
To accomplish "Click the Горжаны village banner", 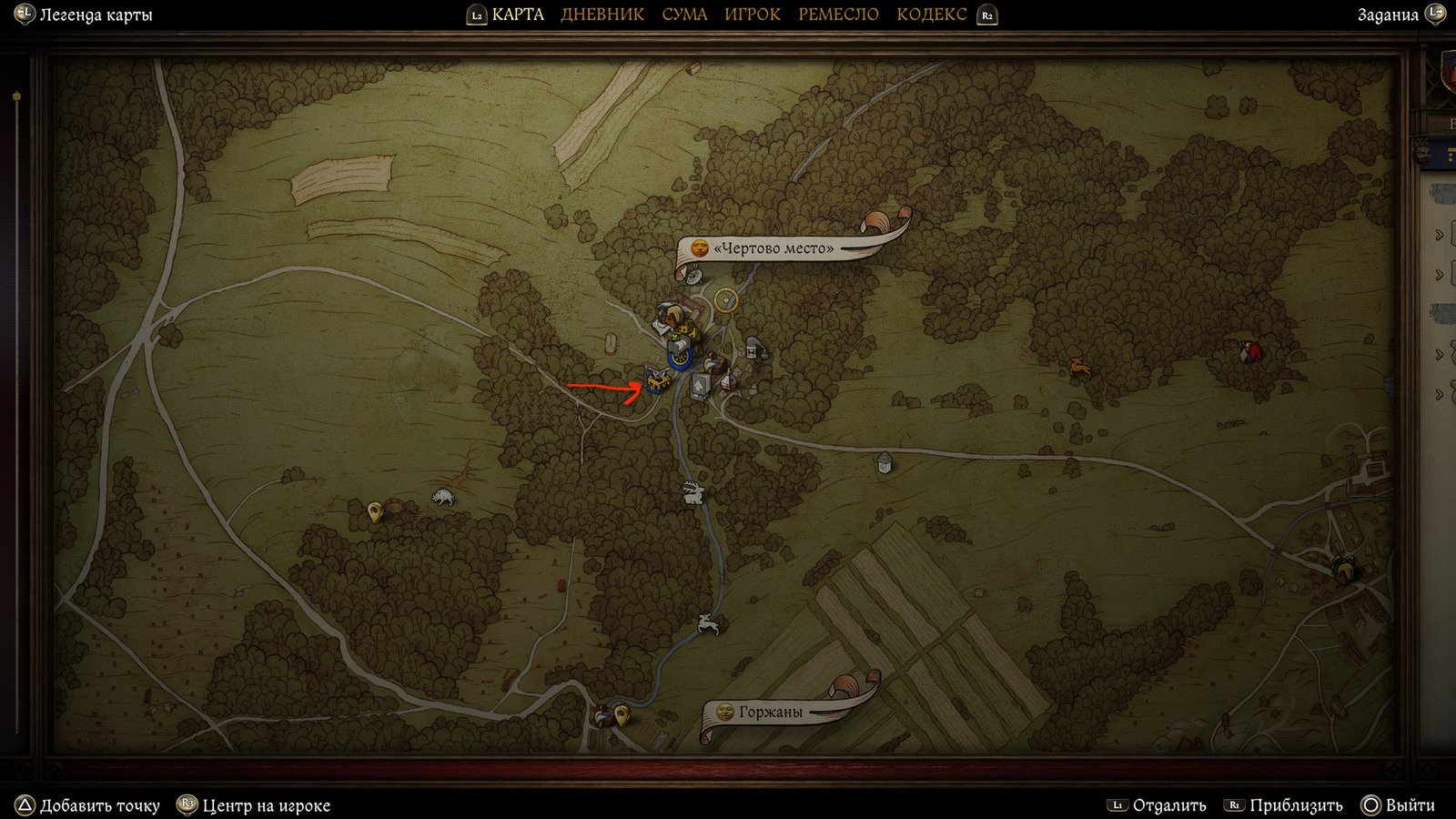I will pyautogui.click(x=770, y=713).
